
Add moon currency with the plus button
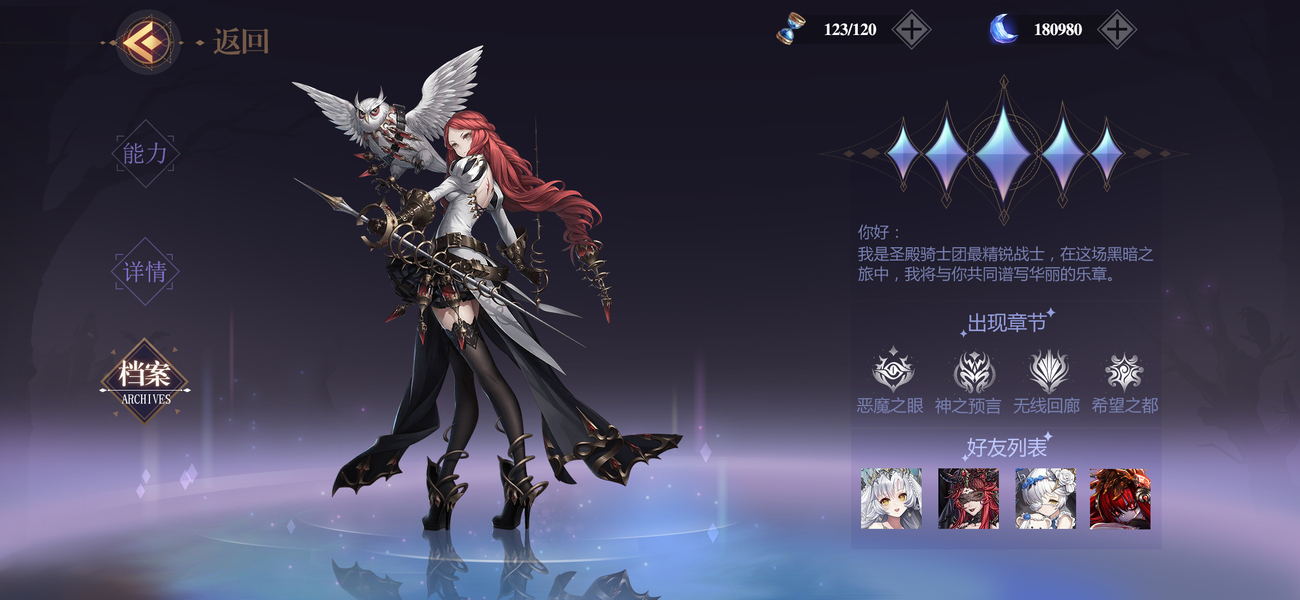tap(1116, 30)
